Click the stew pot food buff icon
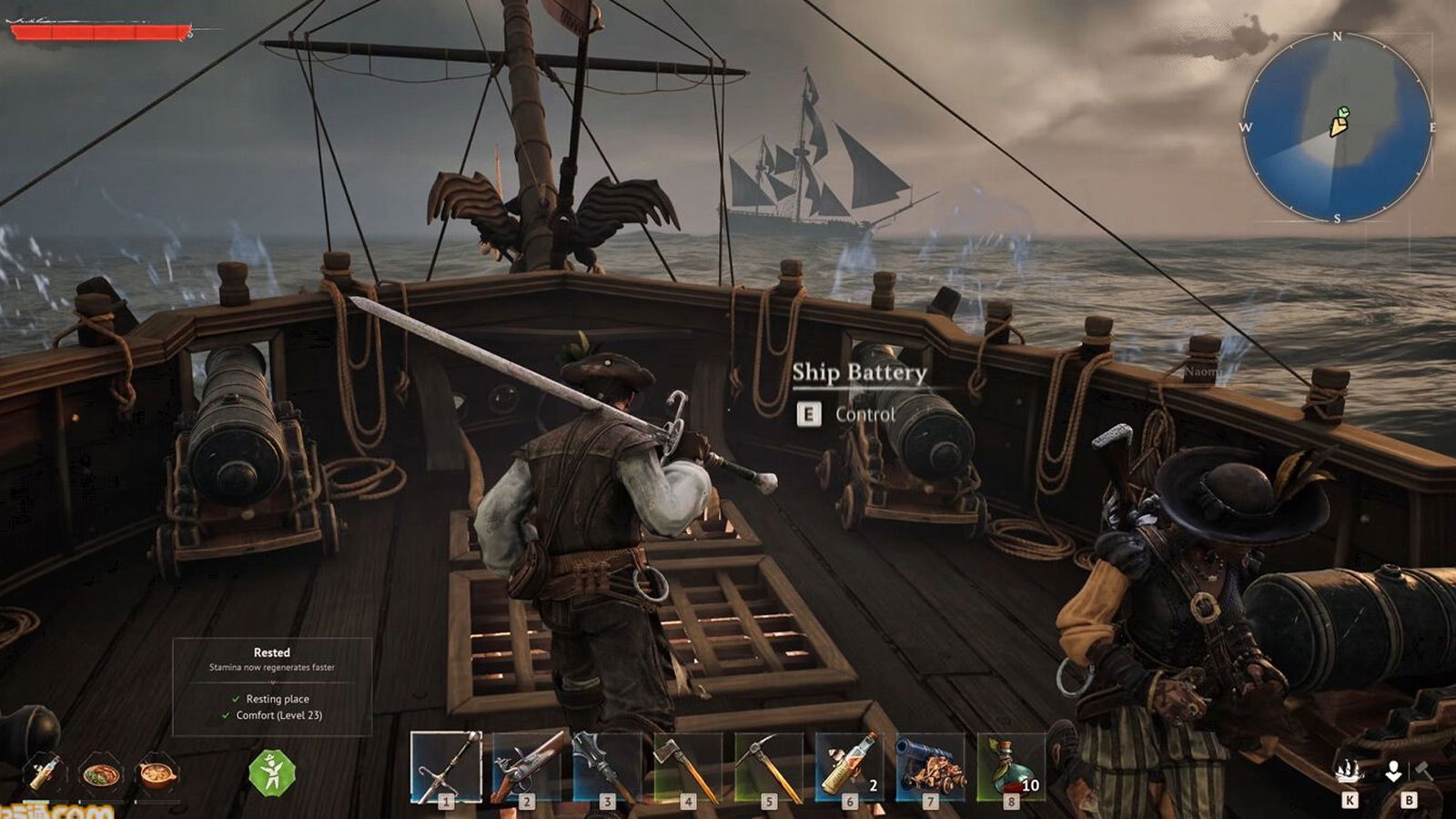 click(157, 774)
